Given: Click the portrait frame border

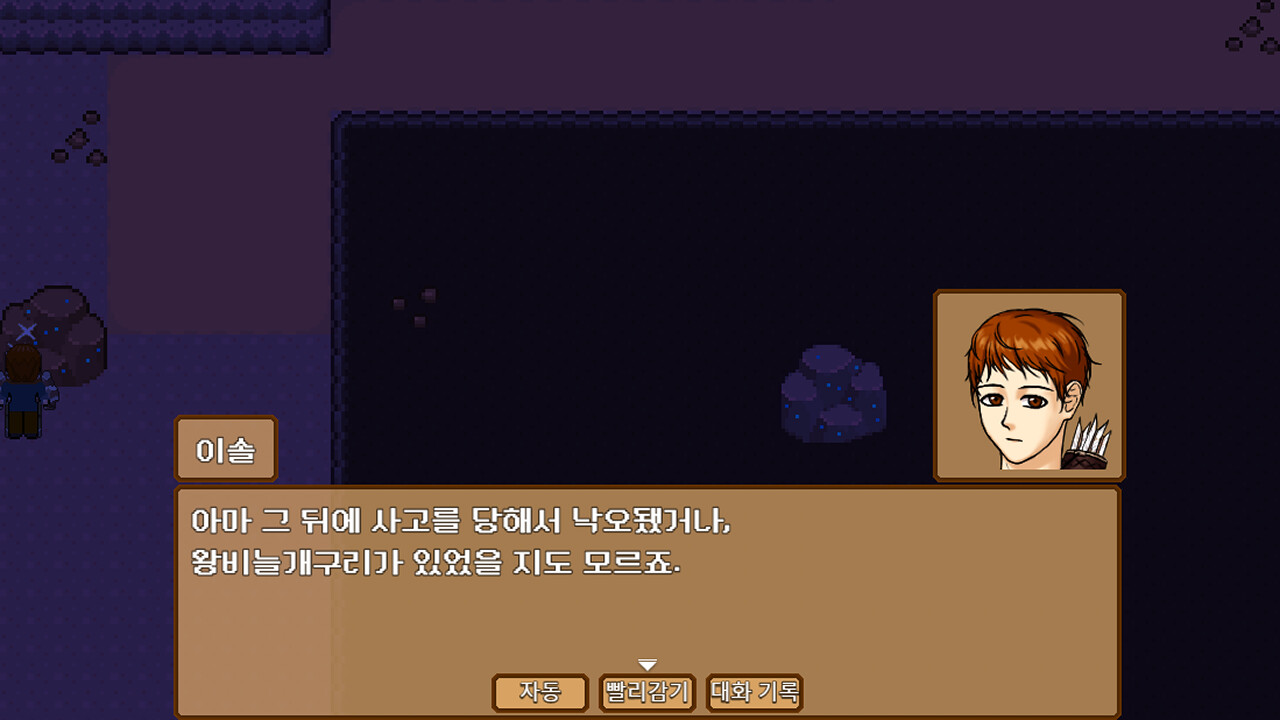Looking at the screenshot, I should click(1029, 294).
